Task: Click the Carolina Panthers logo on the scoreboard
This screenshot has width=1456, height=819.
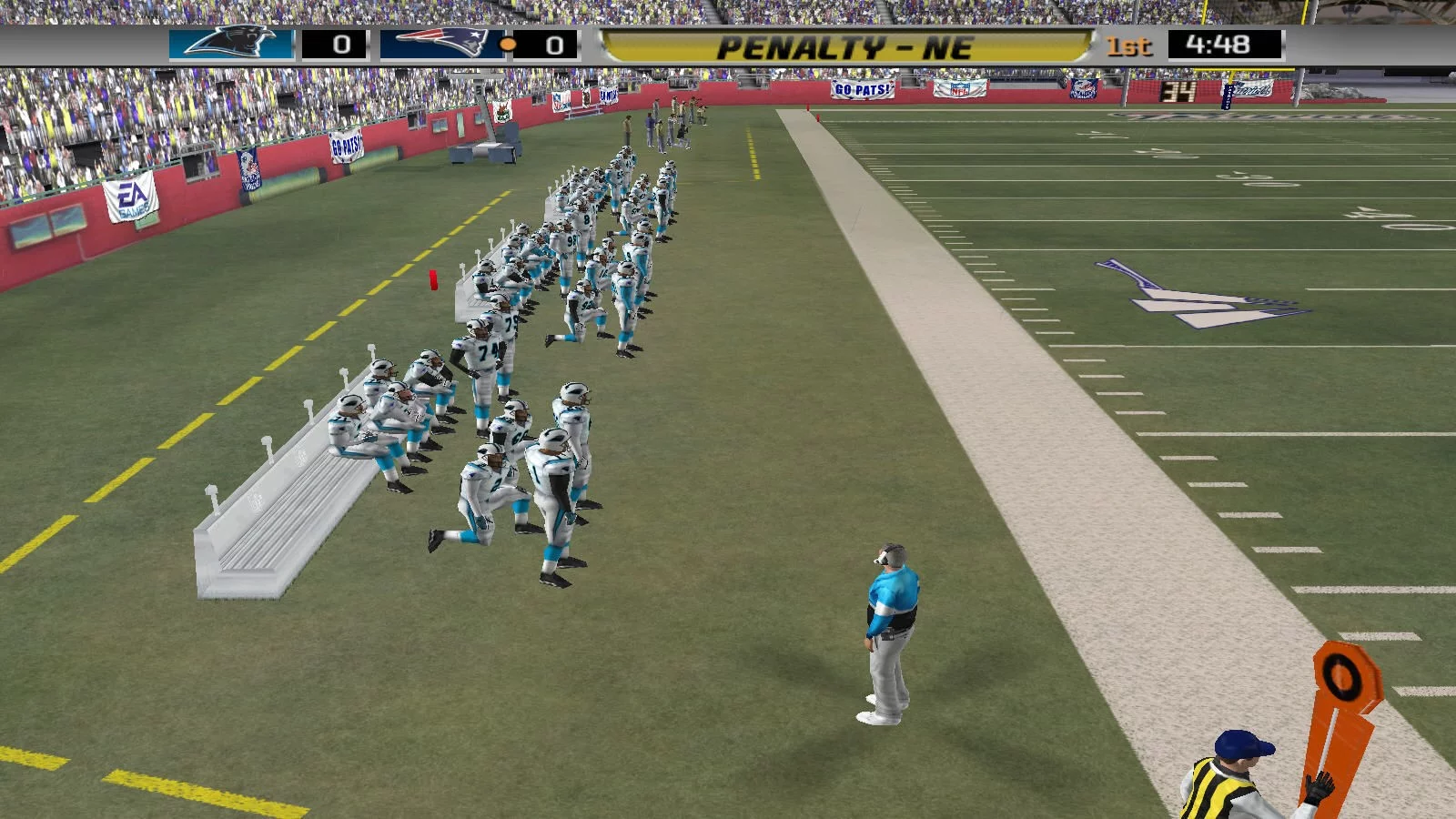Action: pos(231,44)
